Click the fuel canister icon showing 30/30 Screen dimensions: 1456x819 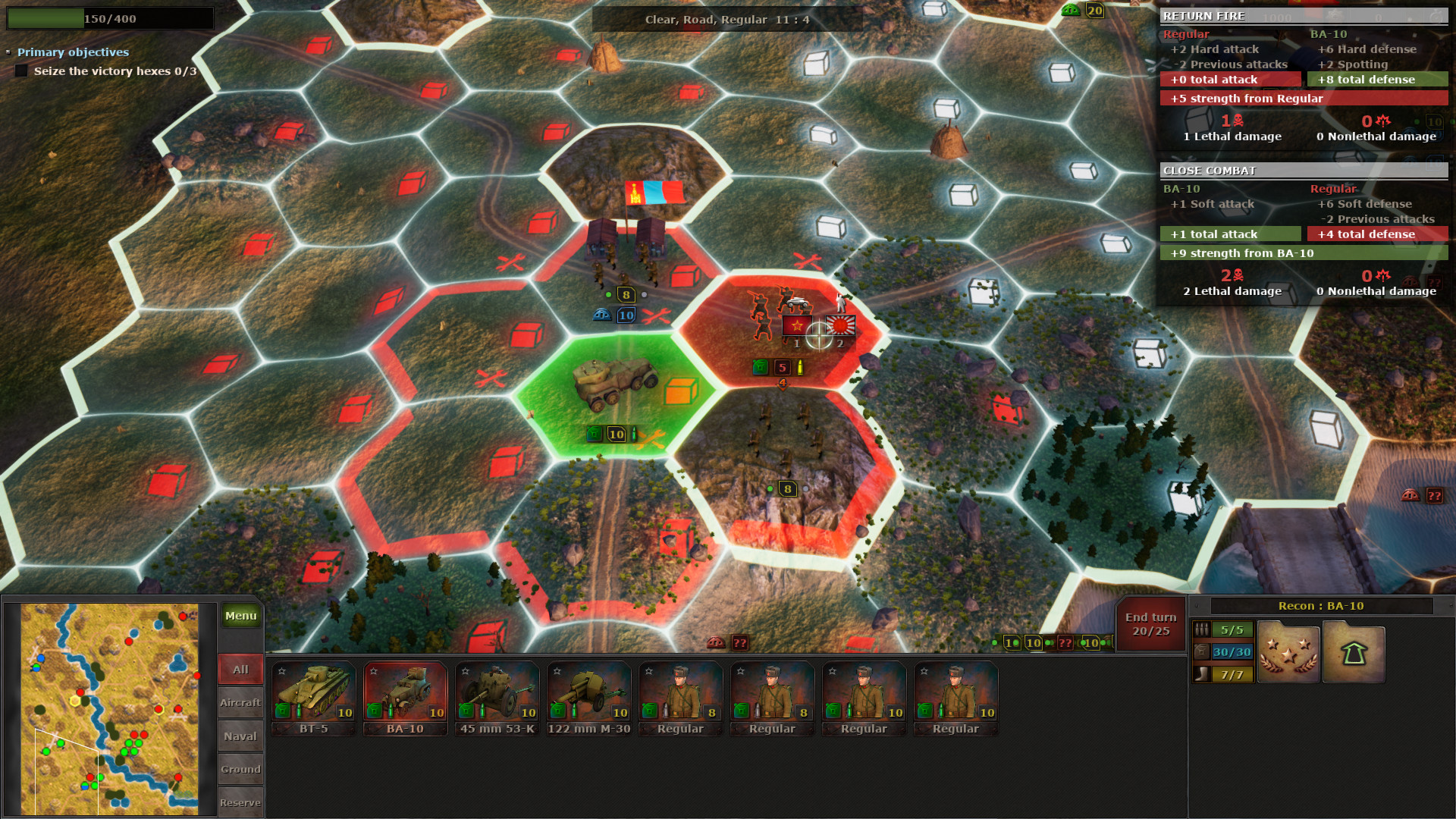coord(1203,652)
